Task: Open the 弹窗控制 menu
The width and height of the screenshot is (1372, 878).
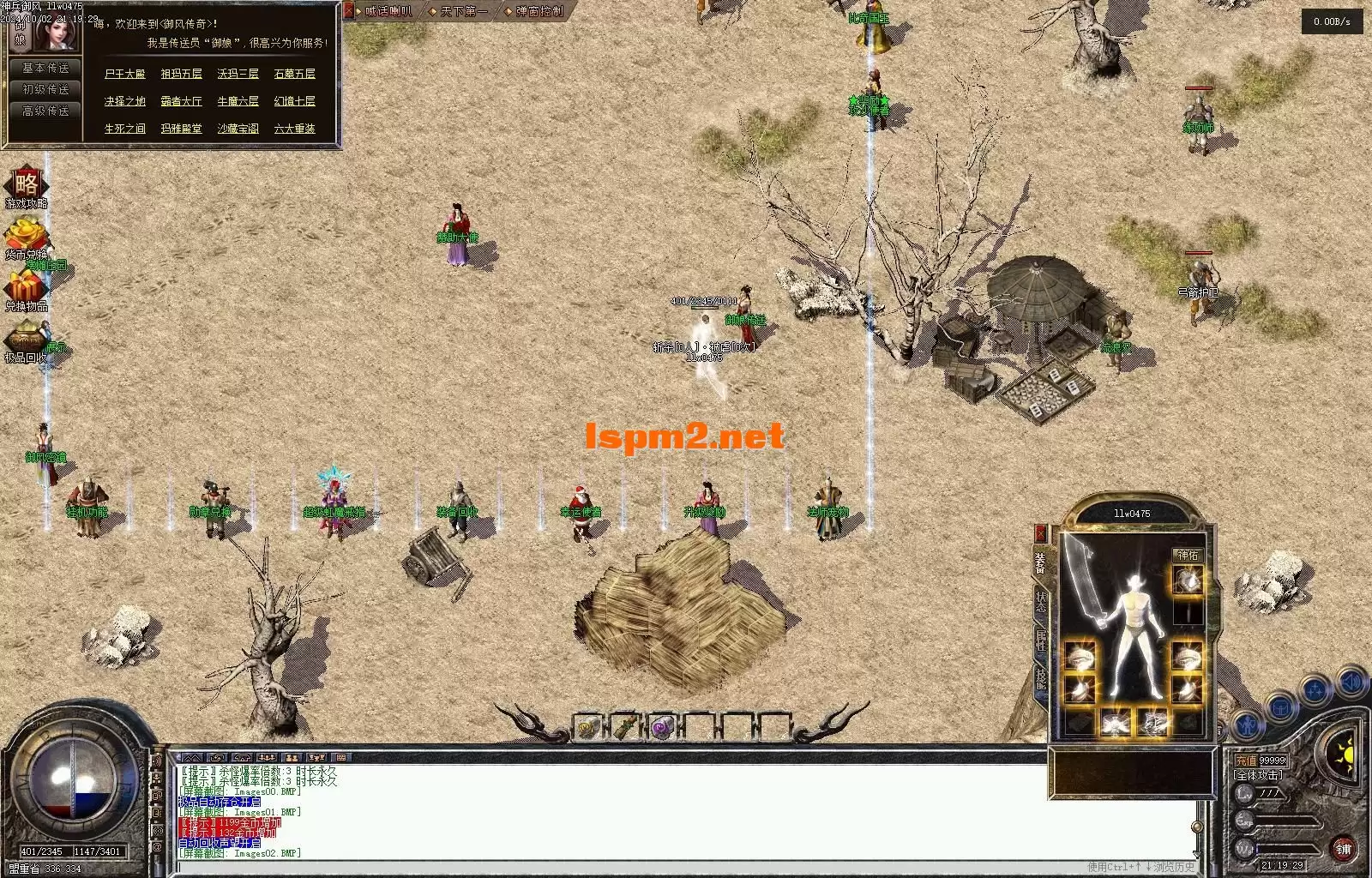Action: coord(539,12)
